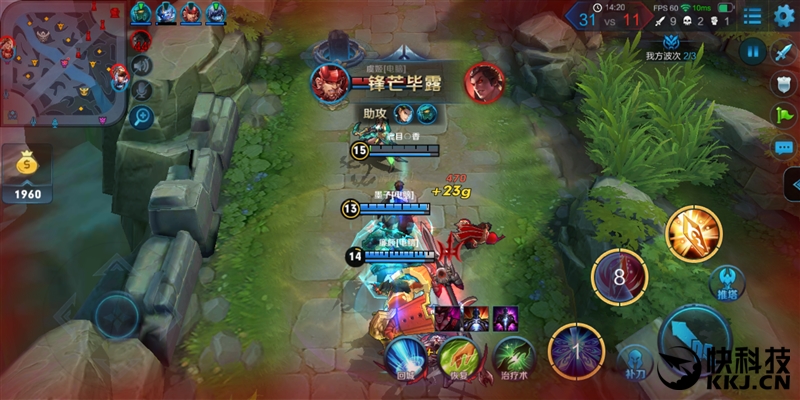Select the skill showing cooldown 1
Image resolution: width=800 pixels, height=400 pixels.
(576, 353)
